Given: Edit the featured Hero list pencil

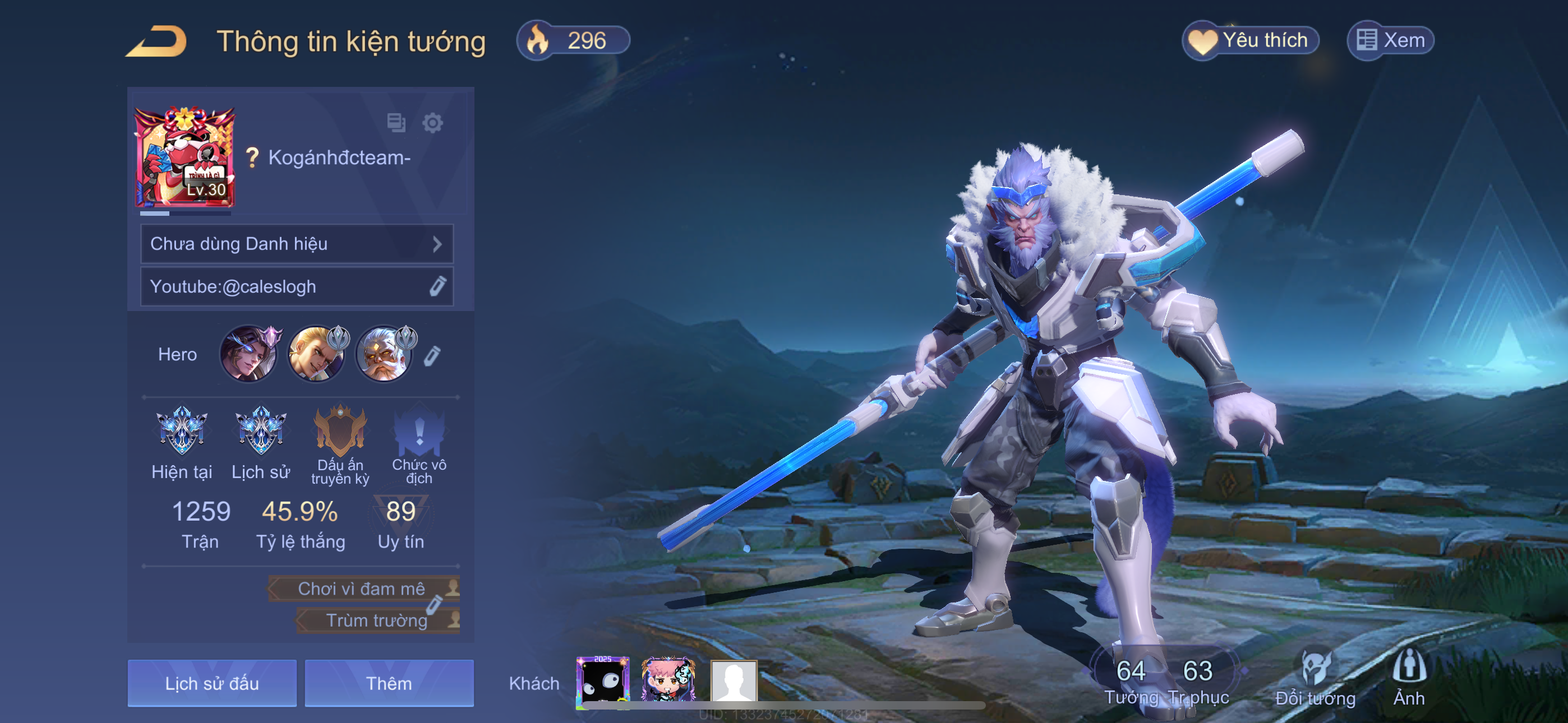Looking at the screenshot, I should (432, 356).
